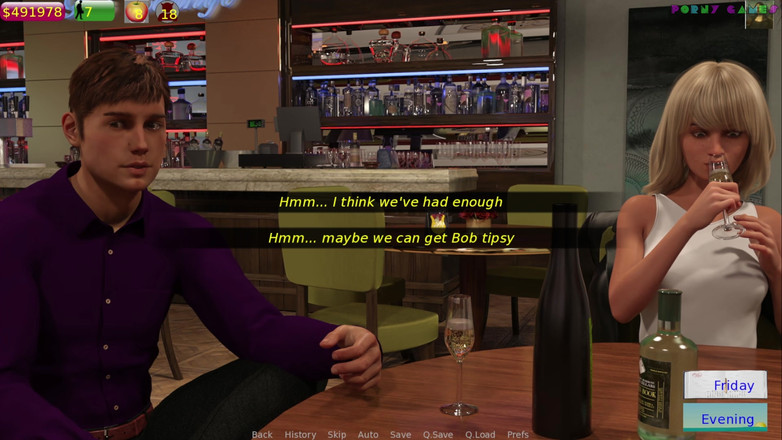Open the dialogue History

[300, 434]
